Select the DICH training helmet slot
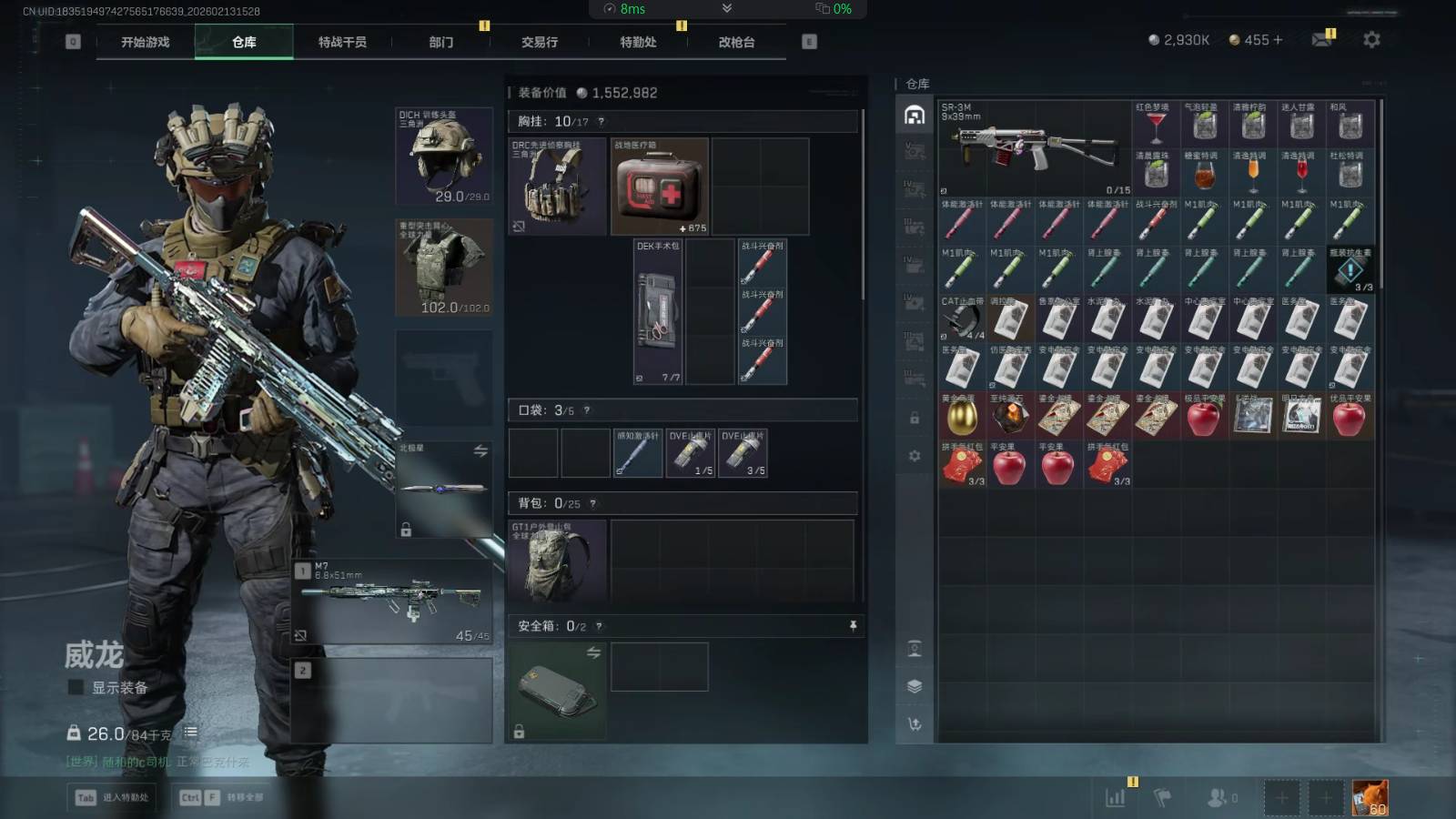Screen dimensions: 1456x819 point(444,156)
